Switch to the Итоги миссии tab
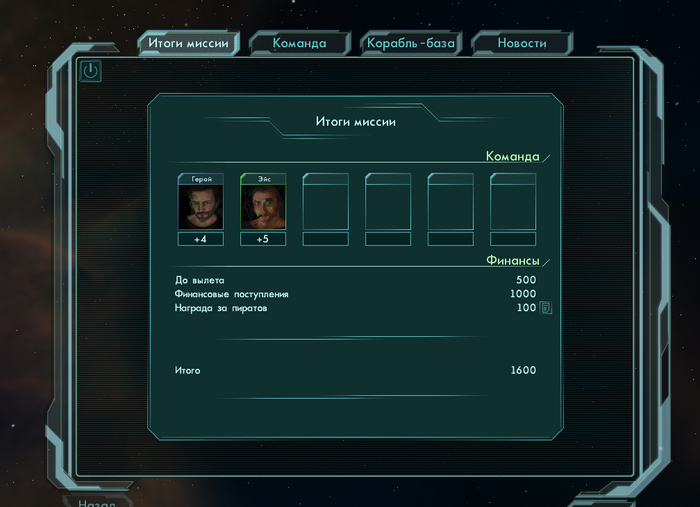This screenshot has width=700, height=507. [188, 43]
